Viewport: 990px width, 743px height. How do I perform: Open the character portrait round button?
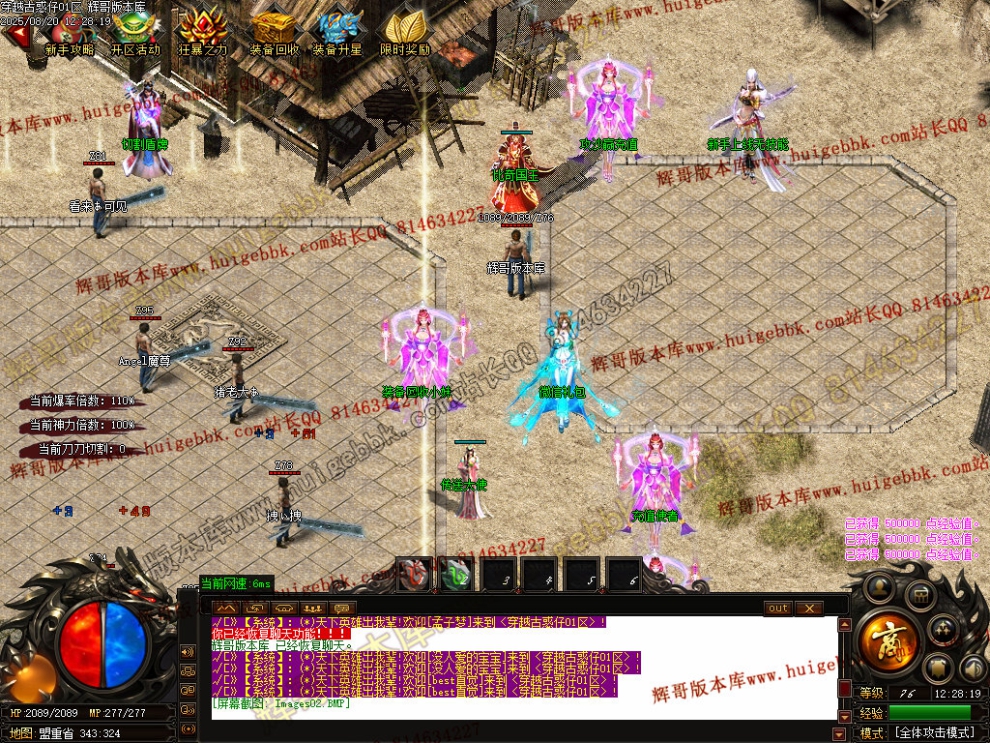(x=879, y=589)
